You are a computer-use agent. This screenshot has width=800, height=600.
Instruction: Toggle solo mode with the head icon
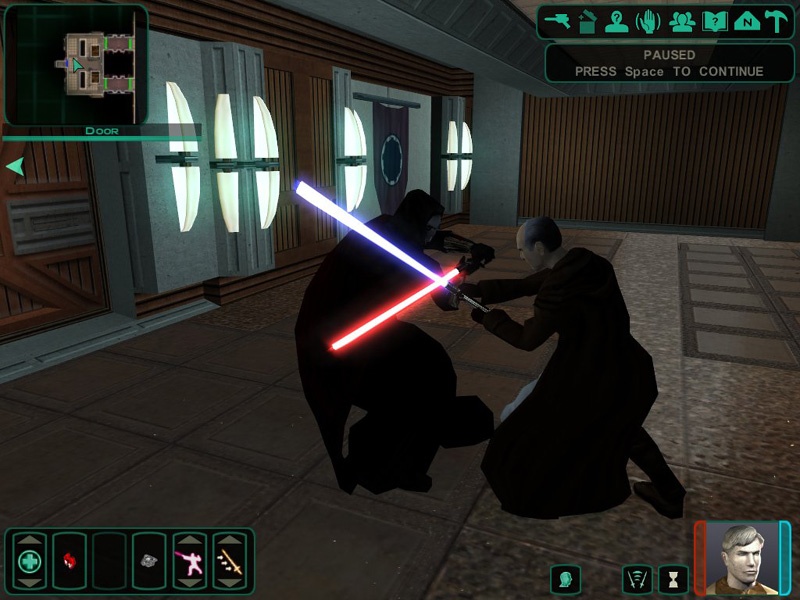[x=566, y=578]
